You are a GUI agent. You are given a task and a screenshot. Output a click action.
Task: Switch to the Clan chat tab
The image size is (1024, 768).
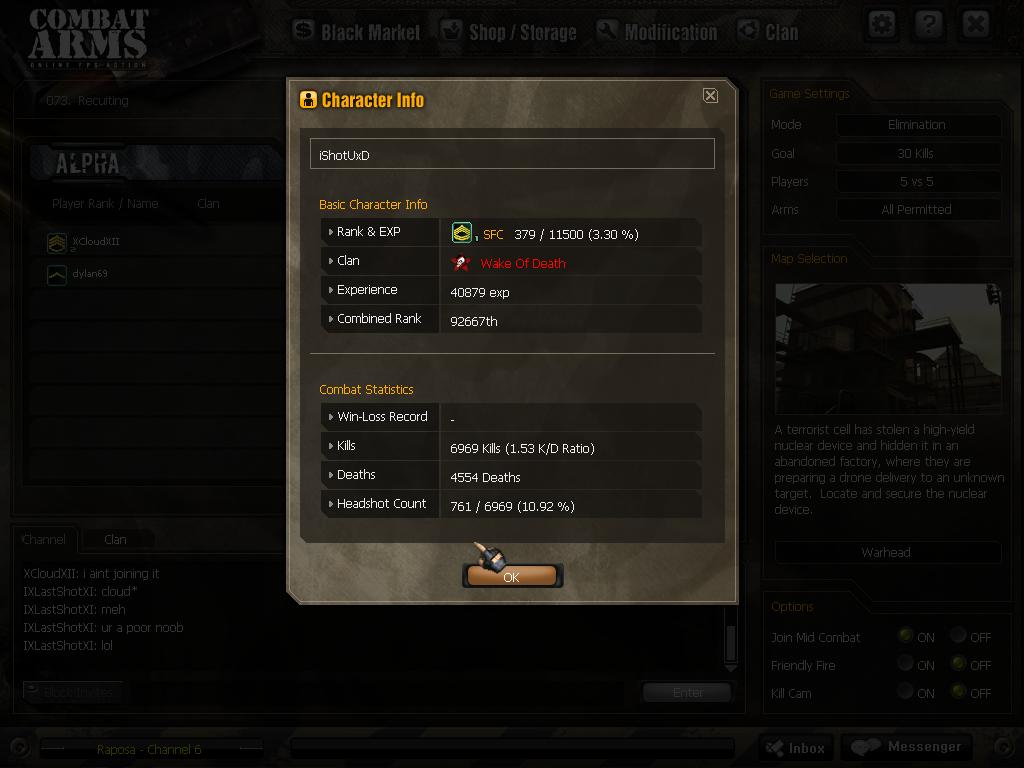pos(116,539)
